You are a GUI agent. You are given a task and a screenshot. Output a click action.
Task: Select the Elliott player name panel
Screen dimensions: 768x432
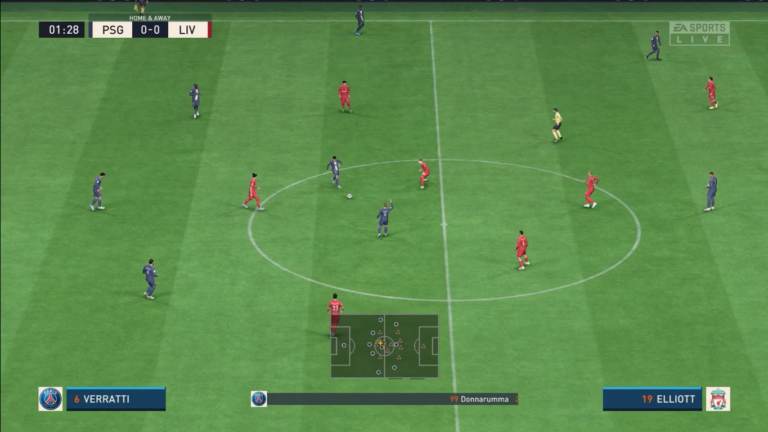[x=653, y=399]
